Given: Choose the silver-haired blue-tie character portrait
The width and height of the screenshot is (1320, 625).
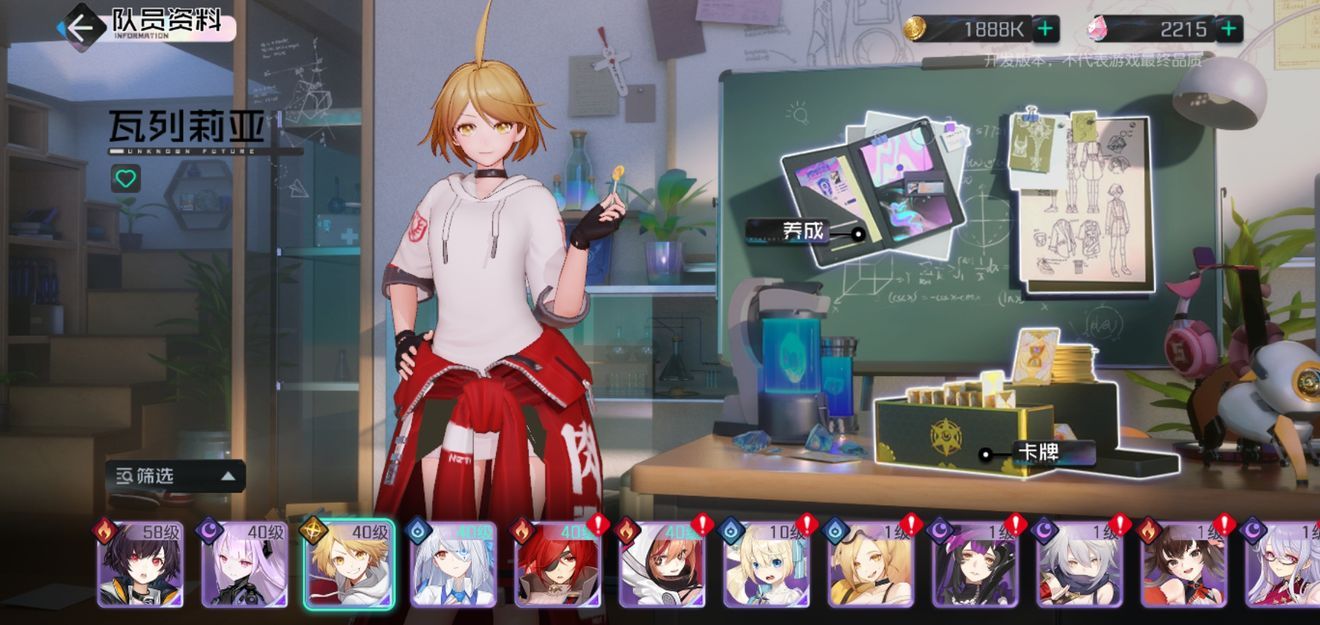Looking at the screenshot, I should pyautogui.click(x=454, y=566).
